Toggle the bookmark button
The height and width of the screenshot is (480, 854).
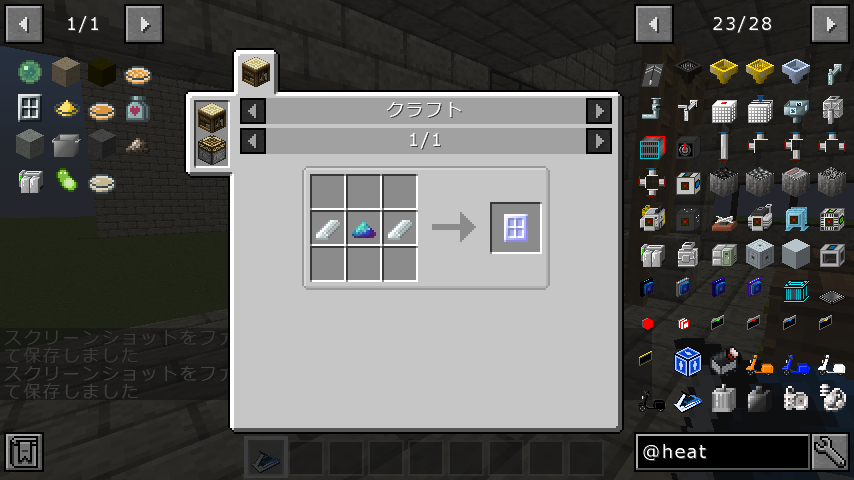[x=23, y=452]
